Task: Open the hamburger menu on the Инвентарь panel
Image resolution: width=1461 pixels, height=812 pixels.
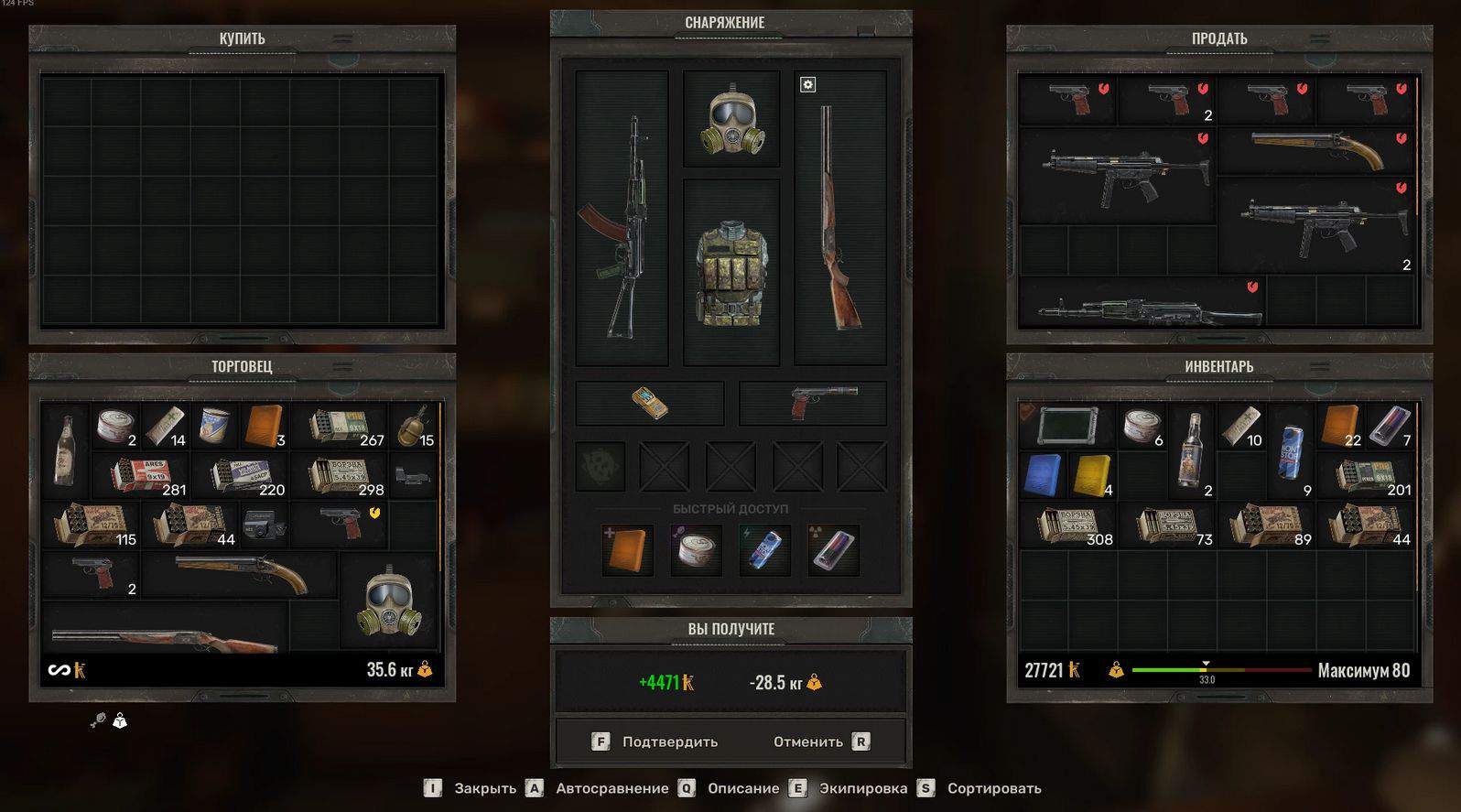Action: [1318, 364]
